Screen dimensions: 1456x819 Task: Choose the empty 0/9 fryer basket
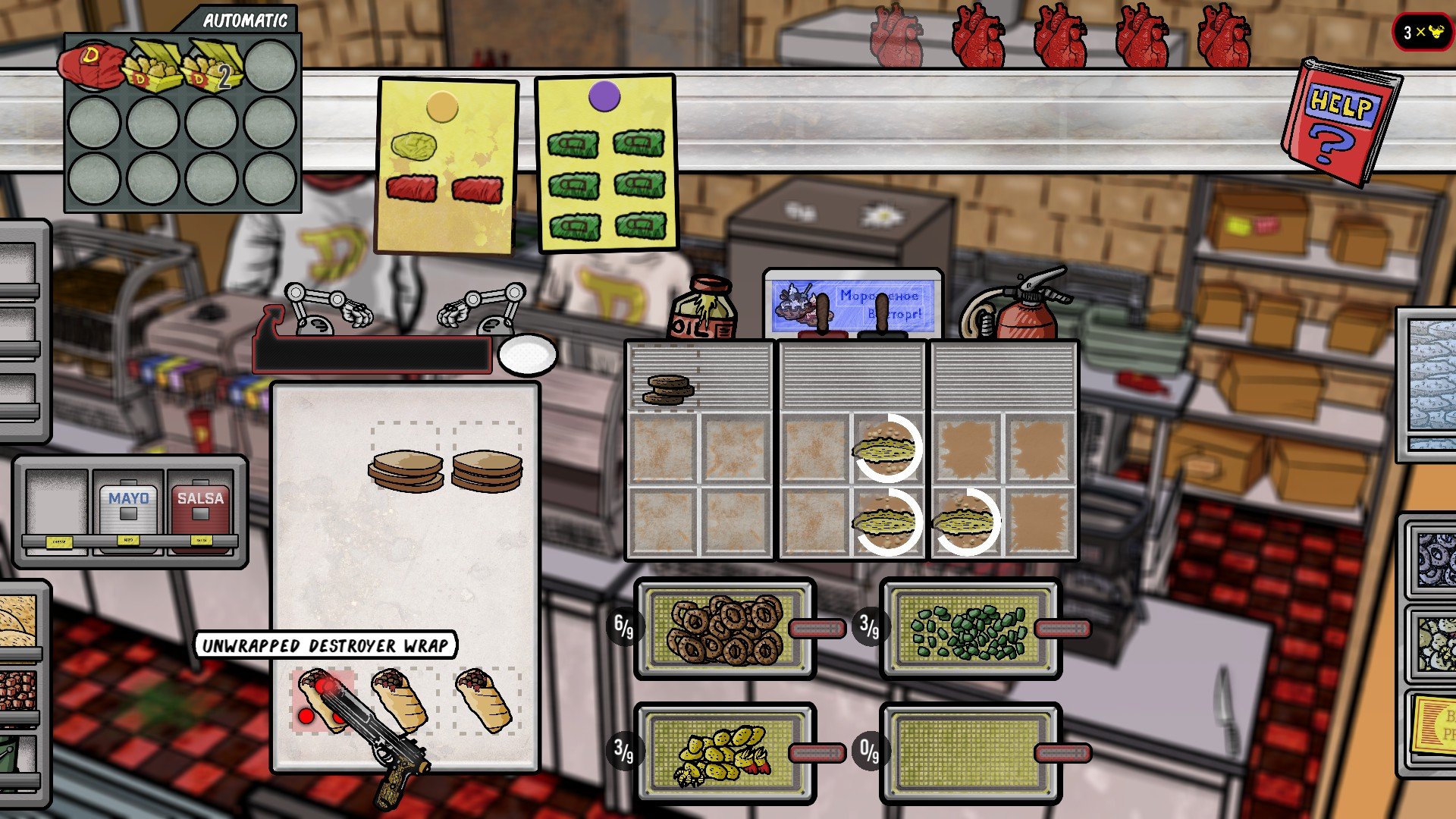coord(970,753)
